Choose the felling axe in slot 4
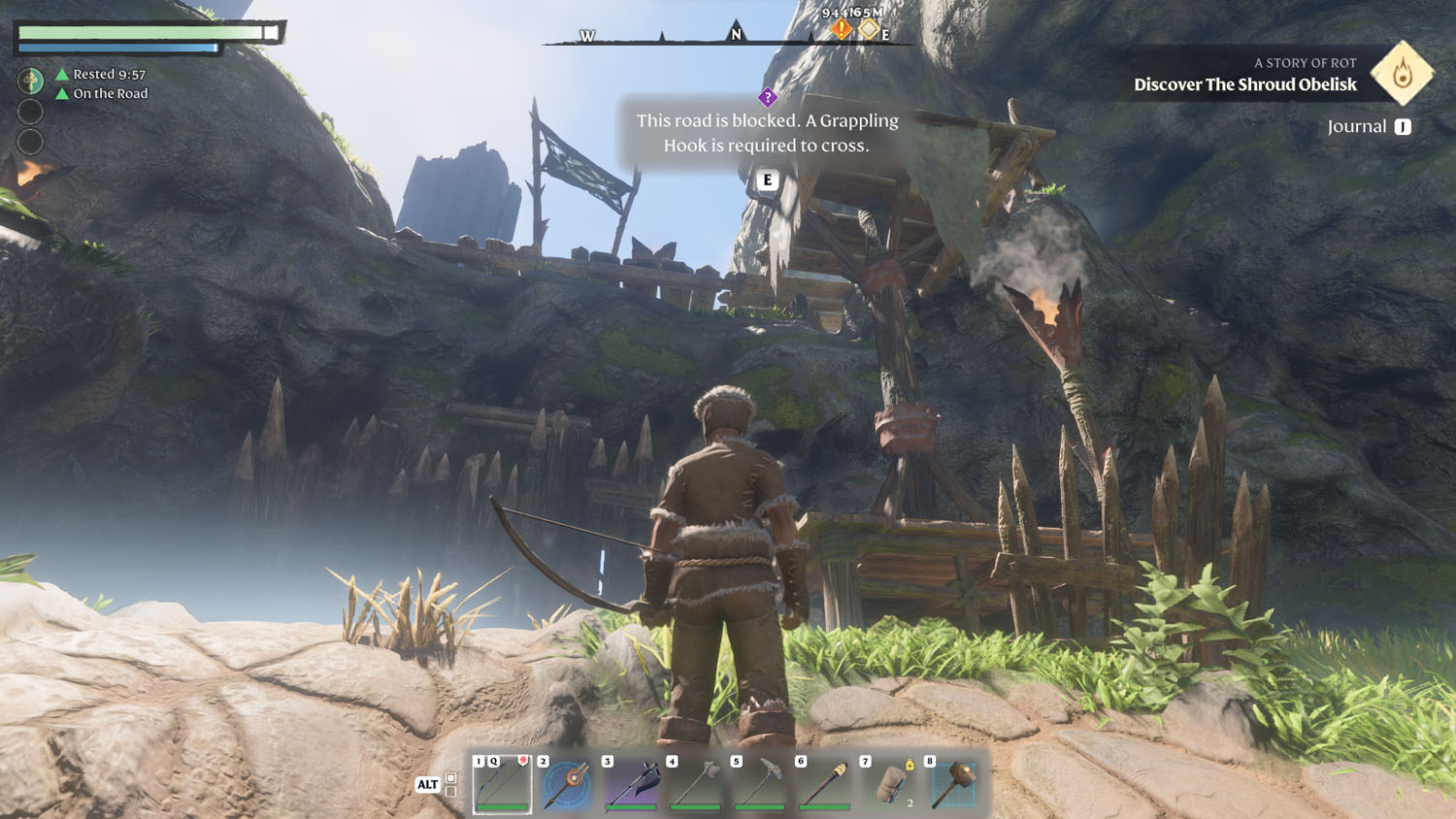 696,783
